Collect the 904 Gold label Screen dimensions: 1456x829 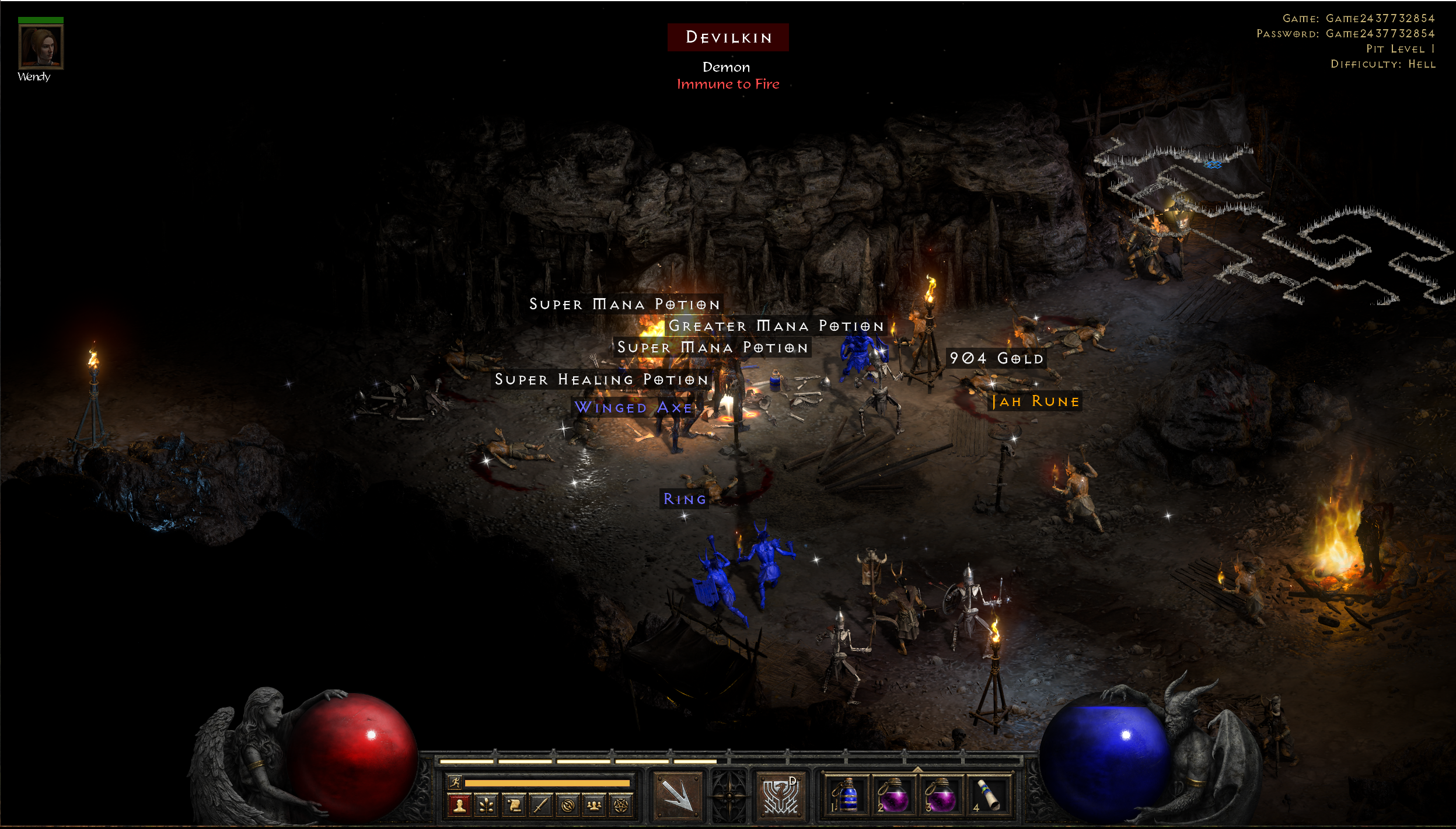[996, 358]
